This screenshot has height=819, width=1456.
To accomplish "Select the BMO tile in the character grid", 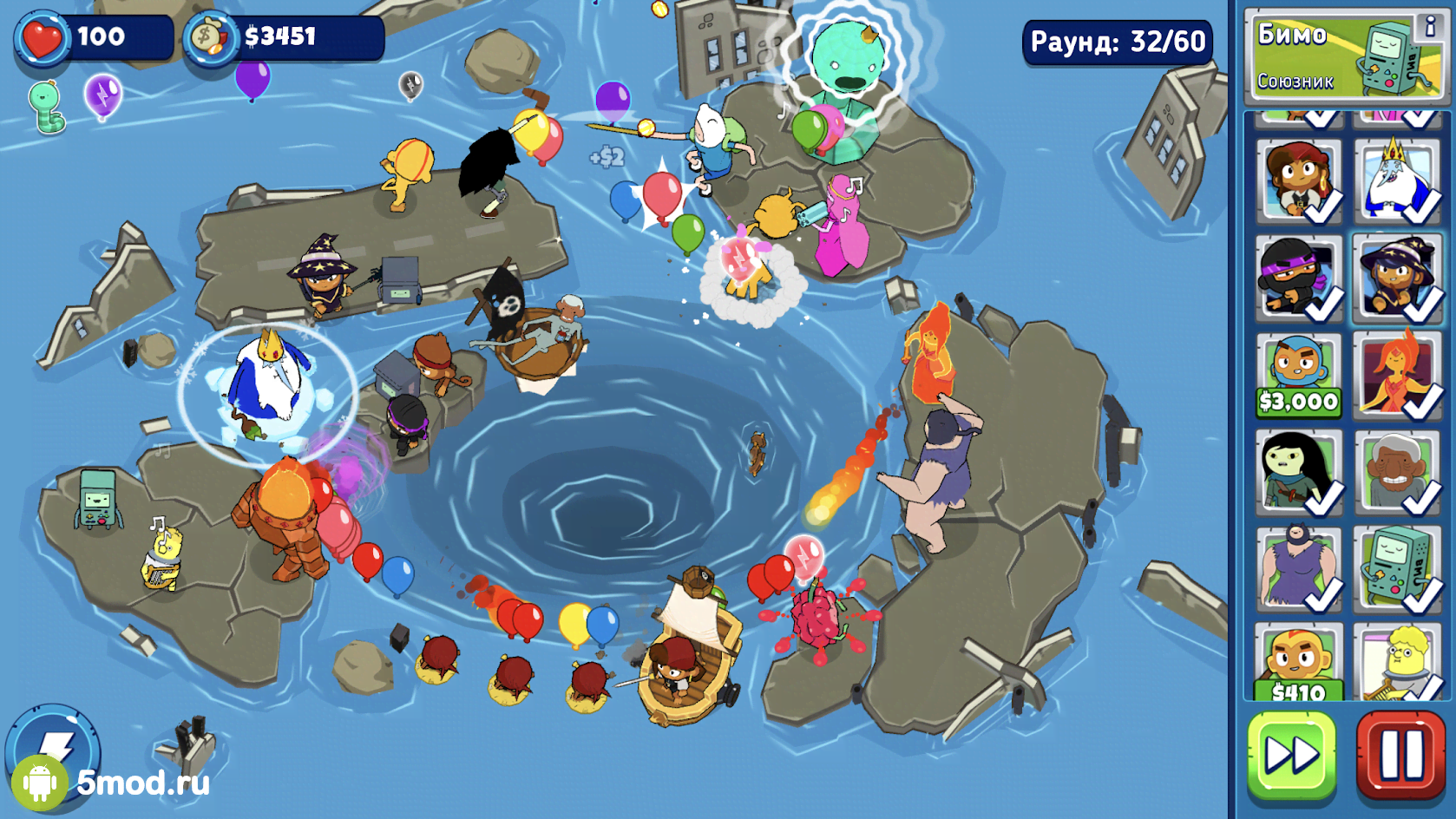I will coord(1398,567).
